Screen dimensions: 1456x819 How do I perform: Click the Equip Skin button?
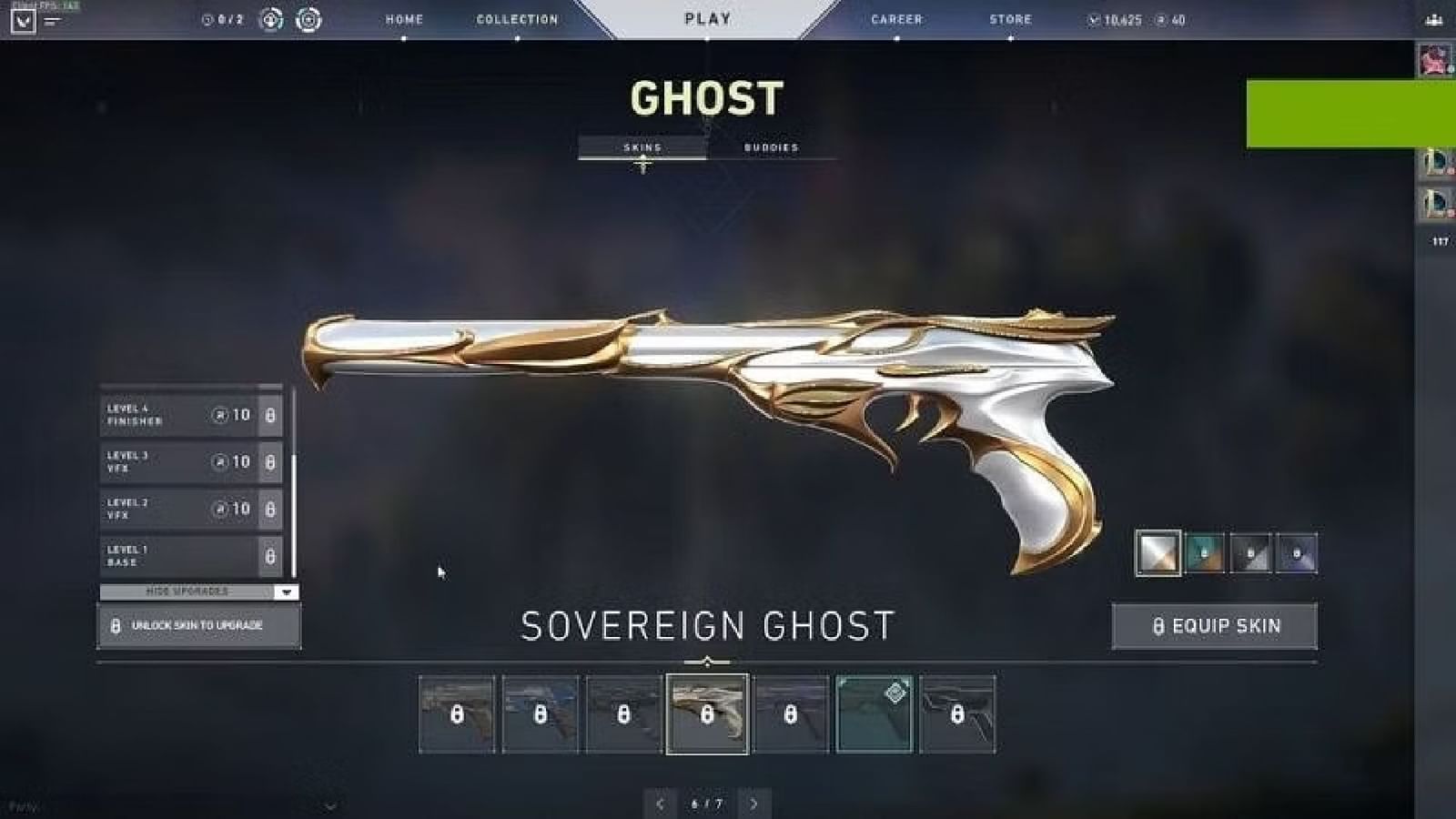(1216, 626)
